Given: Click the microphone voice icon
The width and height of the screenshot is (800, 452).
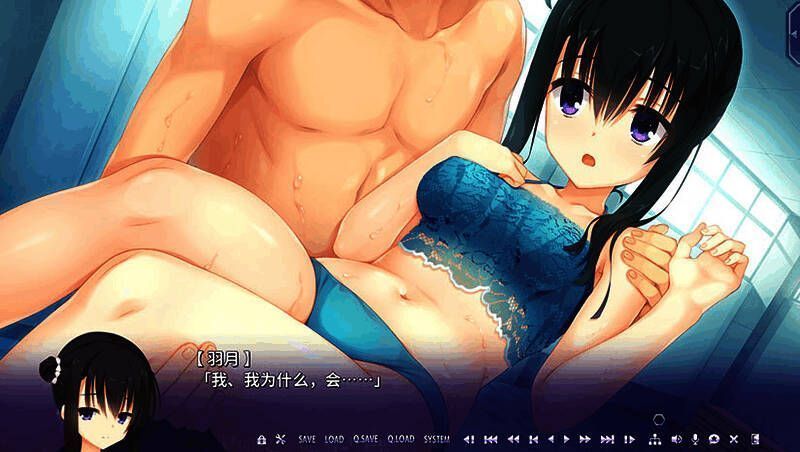Looking at the screenshot, I should point(694,439).
